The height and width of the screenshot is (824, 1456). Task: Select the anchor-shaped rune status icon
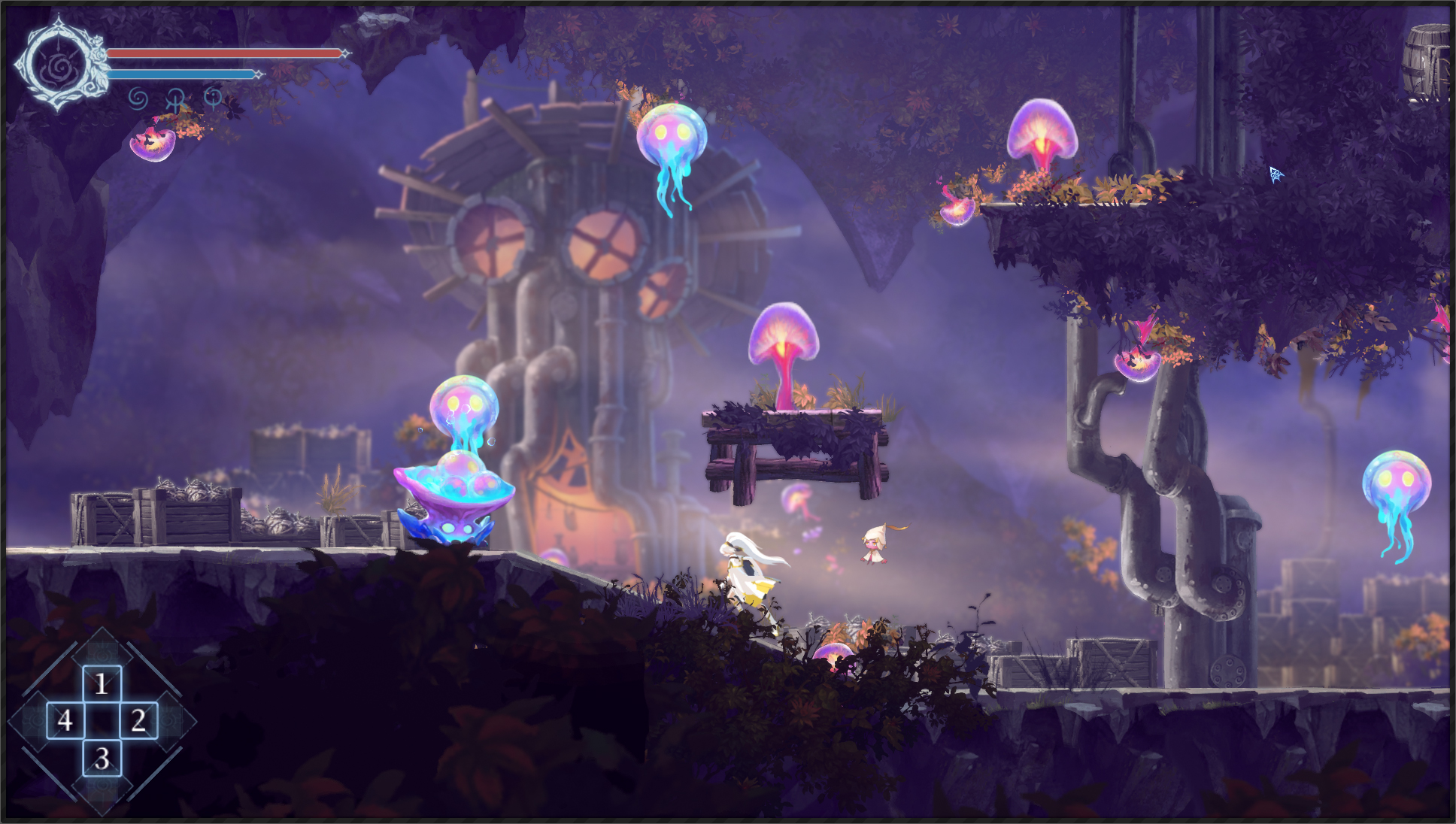coord(175,98)
